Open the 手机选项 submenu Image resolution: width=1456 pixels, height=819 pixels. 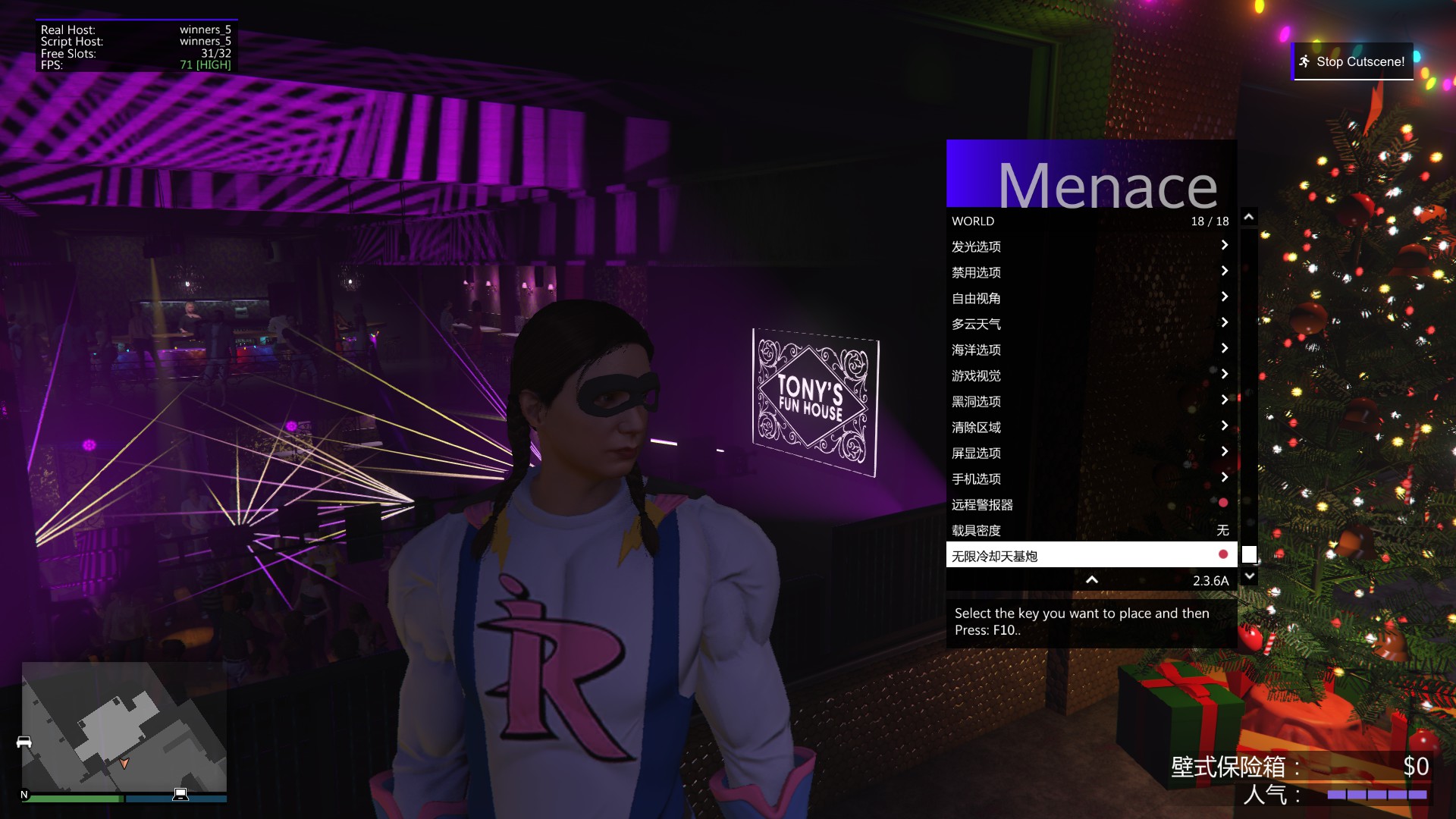(1090, 479)
